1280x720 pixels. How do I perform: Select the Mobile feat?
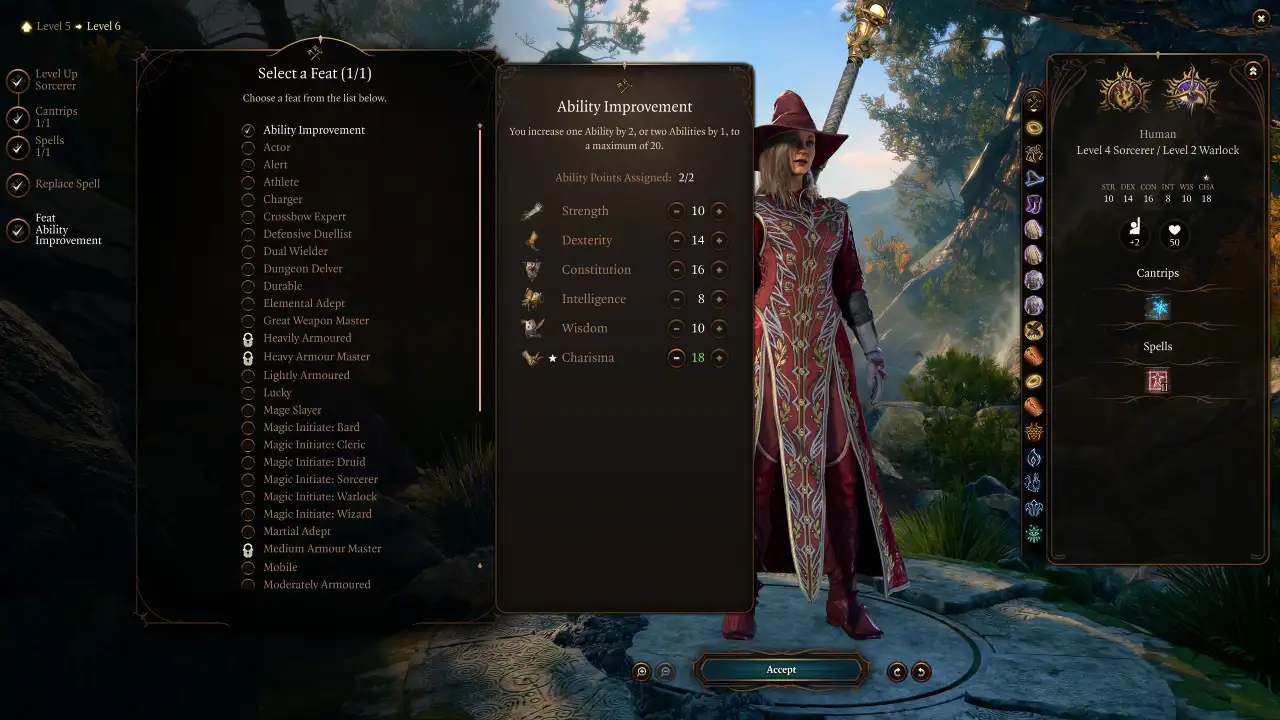[x=280, y=568]
